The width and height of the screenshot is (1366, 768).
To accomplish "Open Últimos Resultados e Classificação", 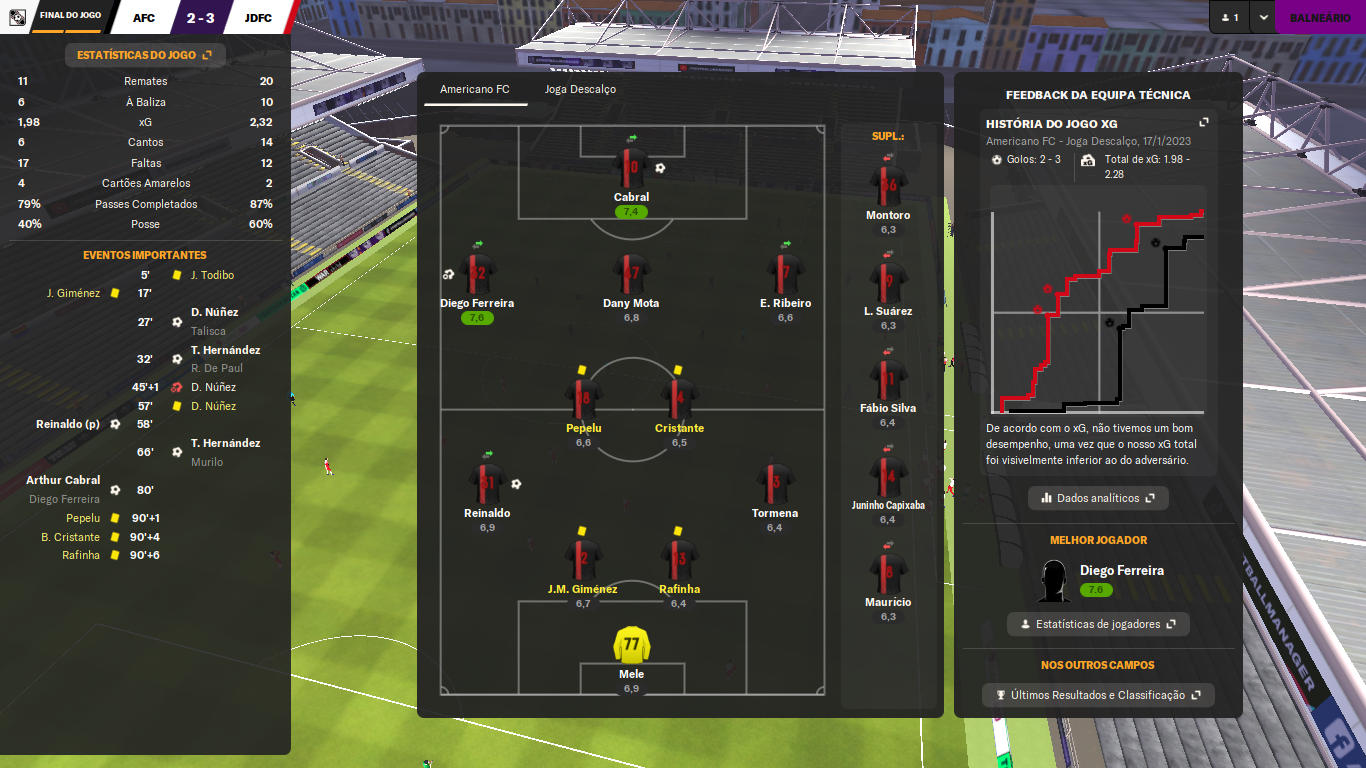I will tap(1097, 695).
